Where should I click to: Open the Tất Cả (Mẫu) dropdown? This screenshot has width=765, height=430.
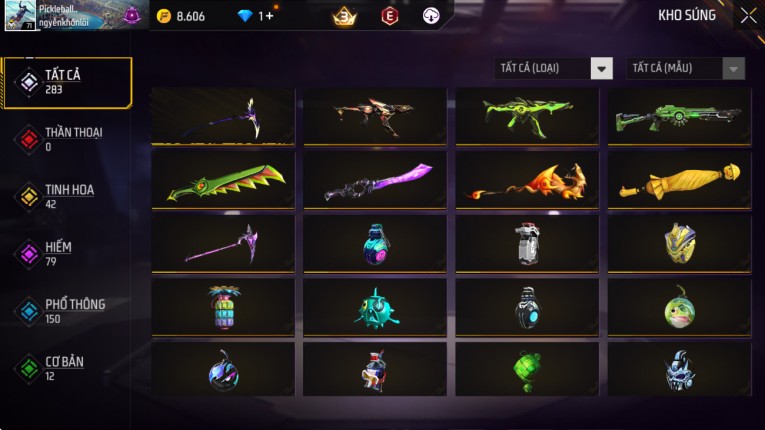(x=686, y=68)
